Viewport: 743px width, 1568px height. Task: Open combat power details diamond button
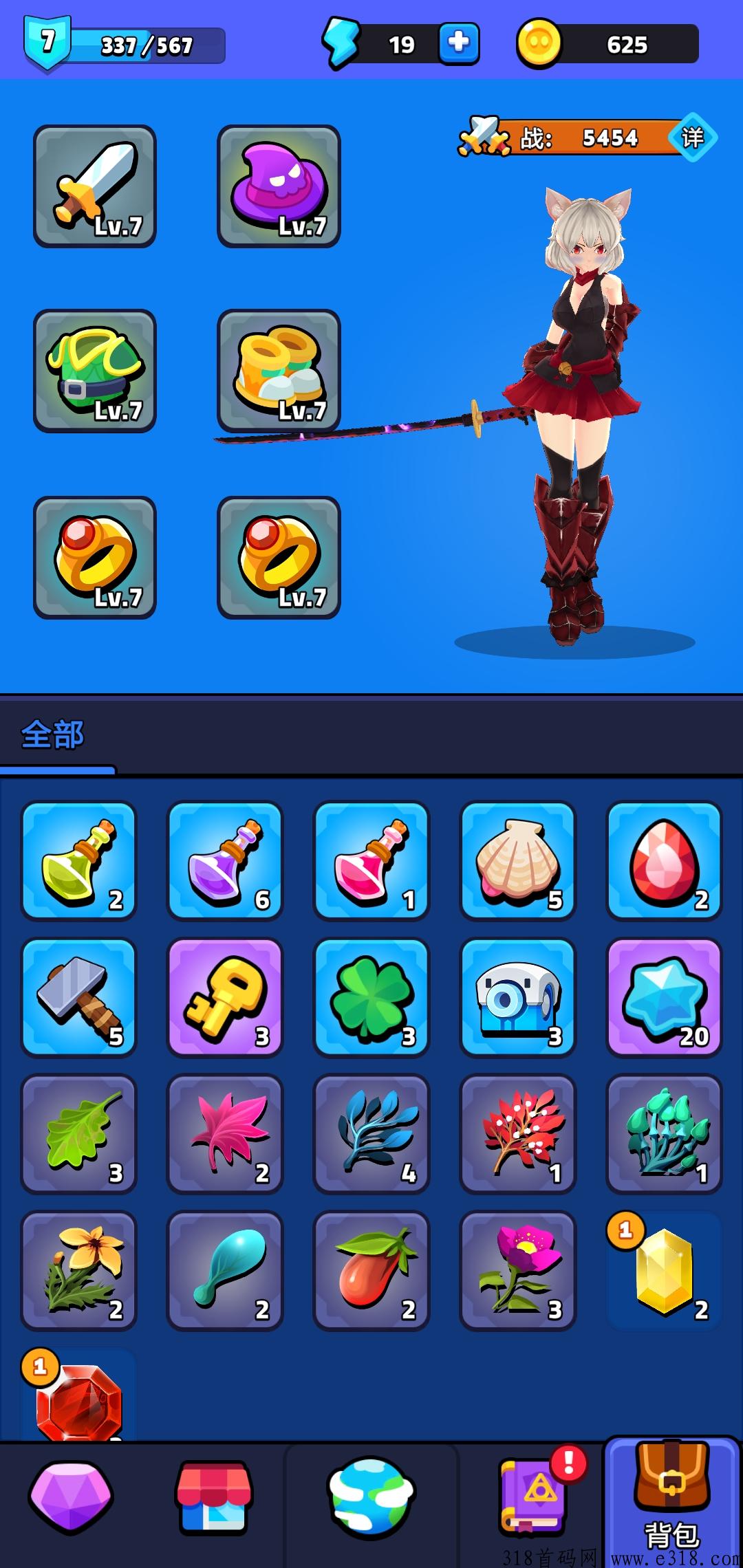[693, 138]
